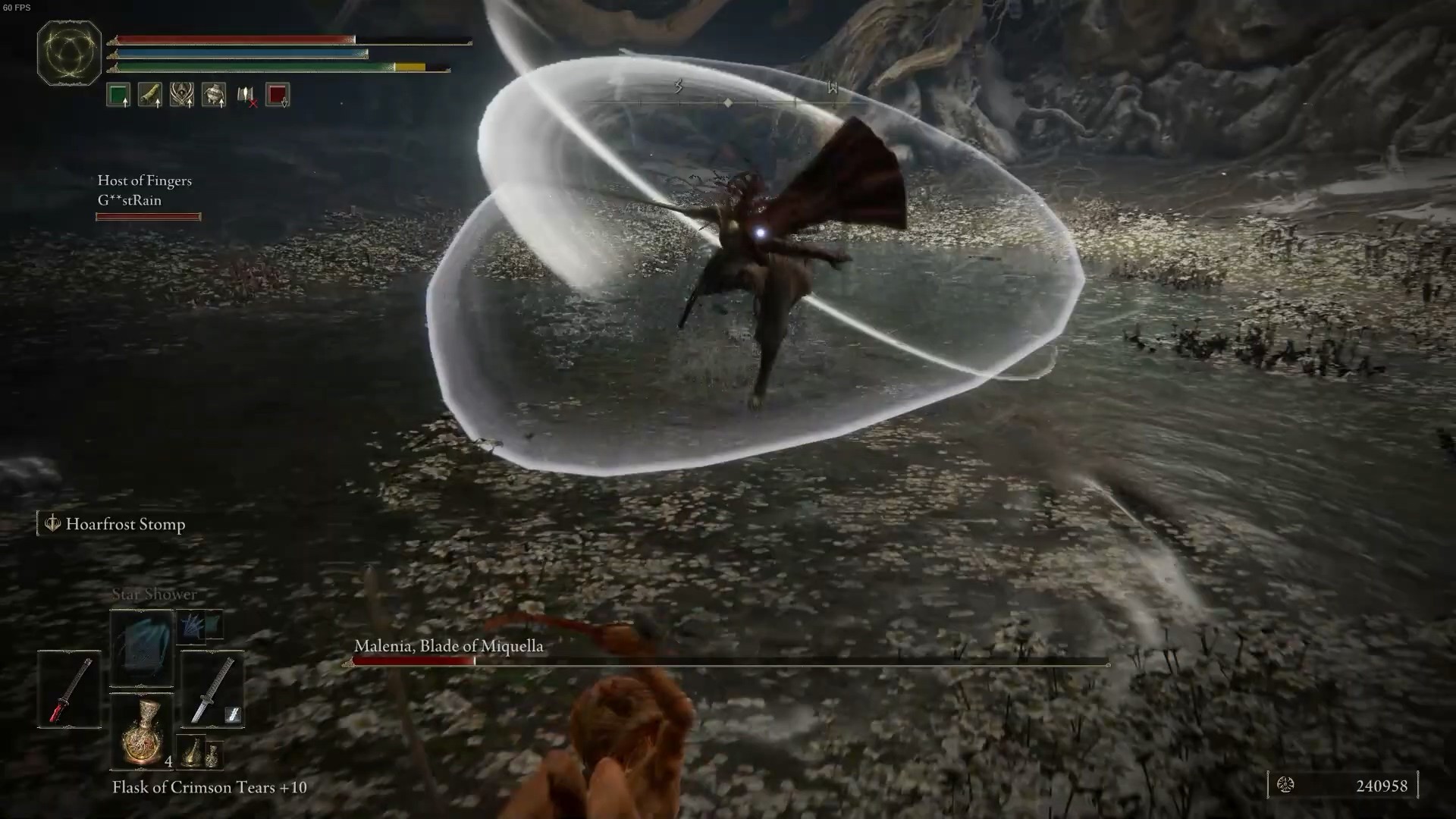Click the Hoarfrost Stomp skill label

pos(124,524)
